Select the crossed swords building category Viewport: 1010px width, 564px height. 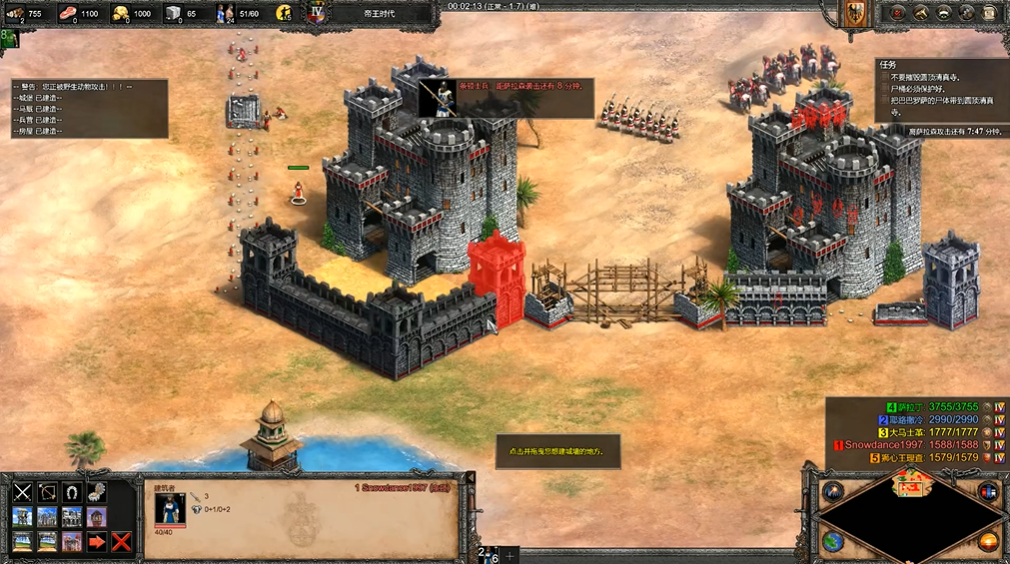coord(23,492)
